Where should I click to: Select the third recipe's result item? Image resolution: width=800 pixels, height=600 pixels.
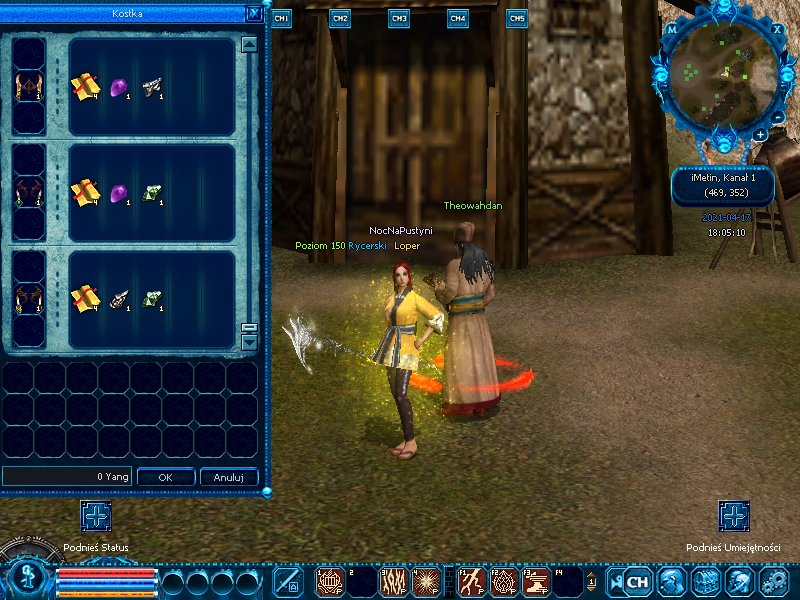[26, 297]
